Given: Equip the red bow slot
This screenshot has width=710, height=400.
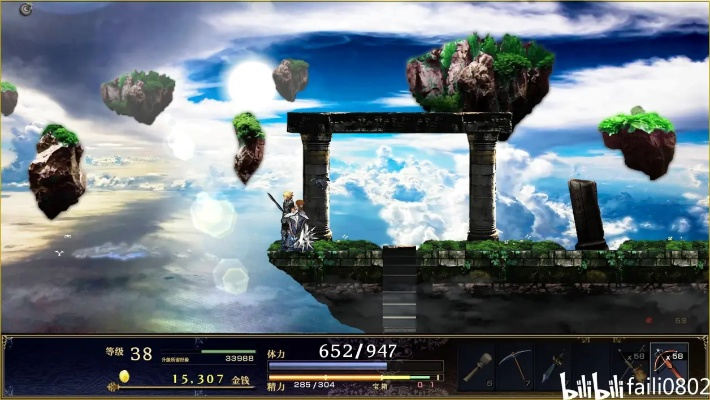Looking at the screenshot, I should tap(668, 364).
